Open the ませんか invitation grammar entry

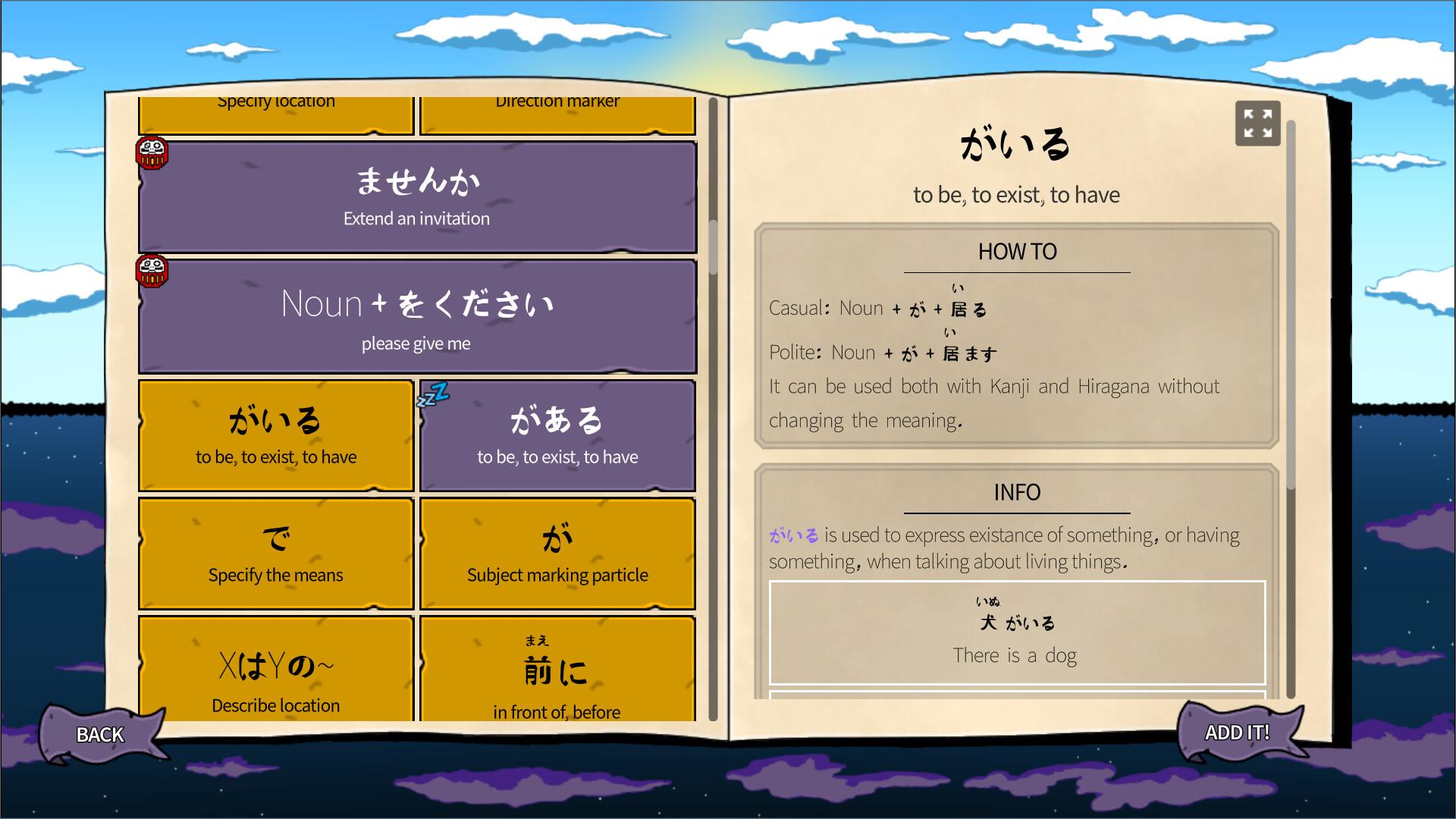(x=417, y=197)
